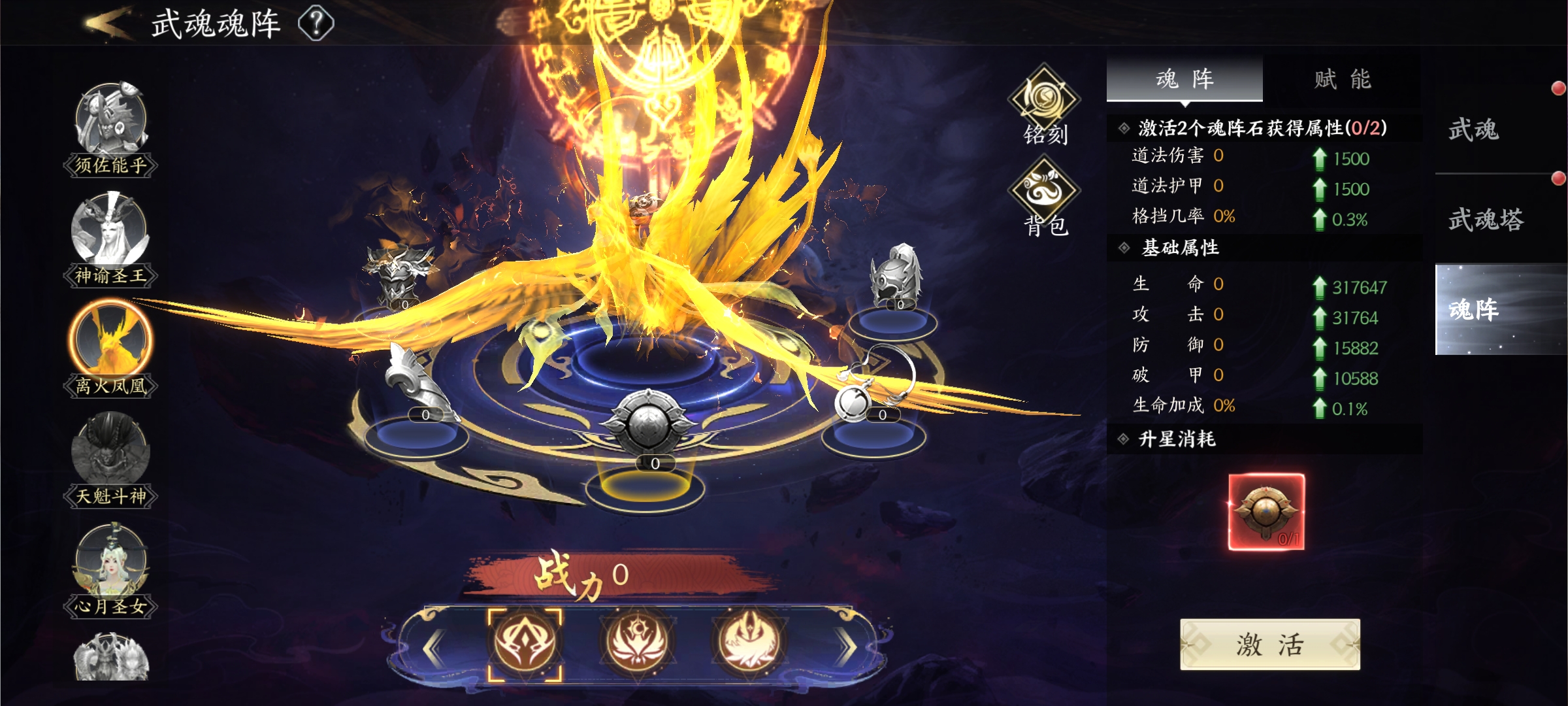Screen dimensions: 1568x706
Task: Inspect the star-upgrade cost item
Action: tap(1266, 512)
